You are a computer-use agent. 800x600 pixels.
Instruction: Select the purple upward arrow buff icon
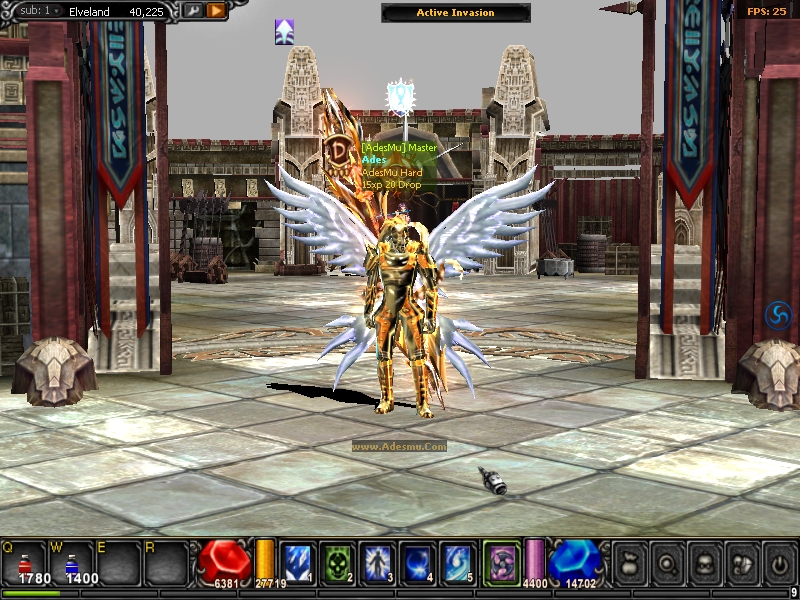(x=284, y=32)
